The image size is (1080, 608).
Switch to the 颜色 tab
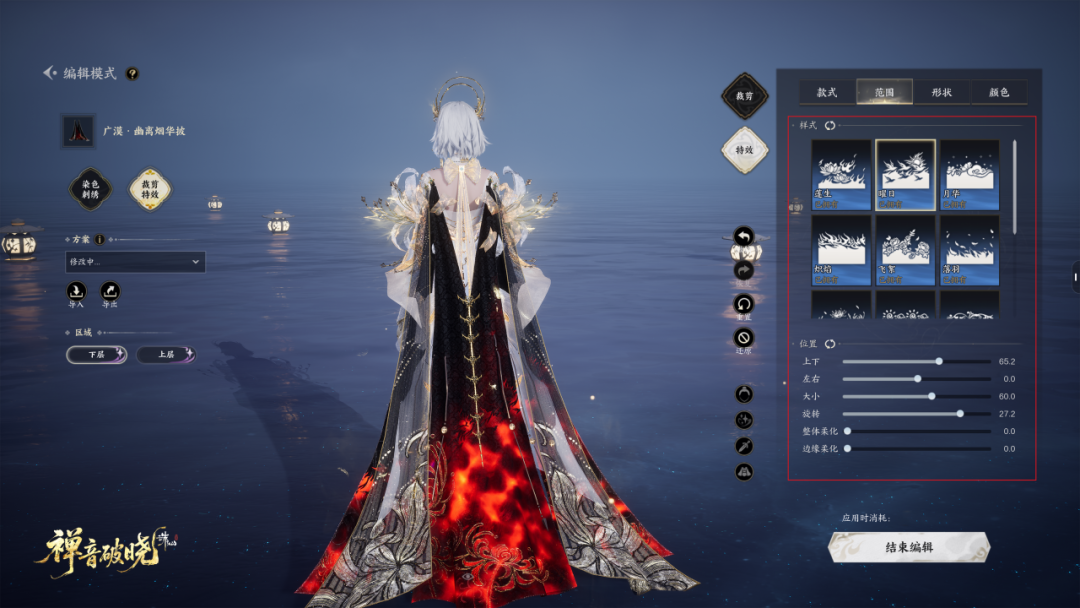pos(998,93)
